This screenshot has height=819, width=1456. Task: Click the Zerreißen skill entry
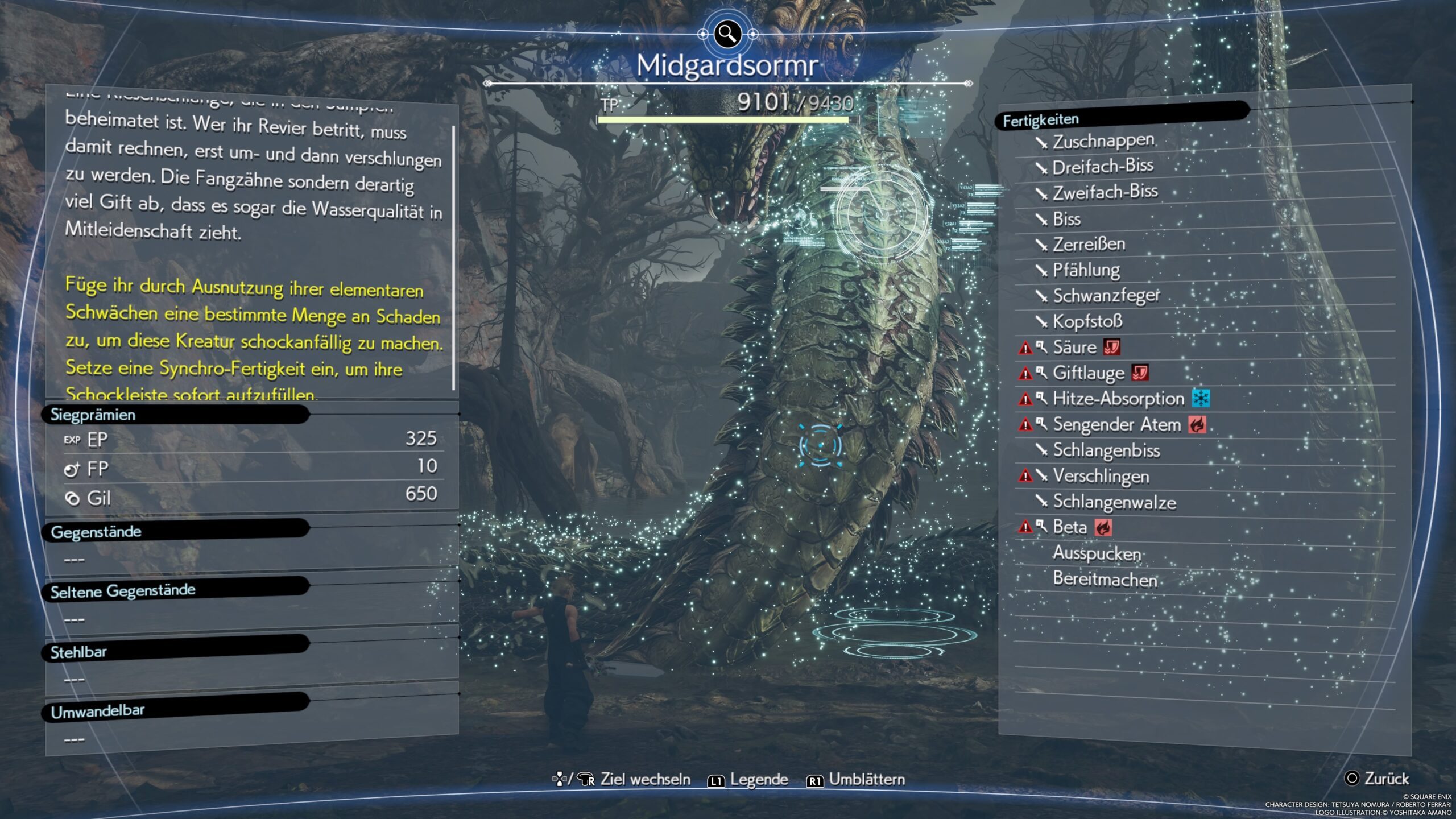click(x=1089, y=244)
